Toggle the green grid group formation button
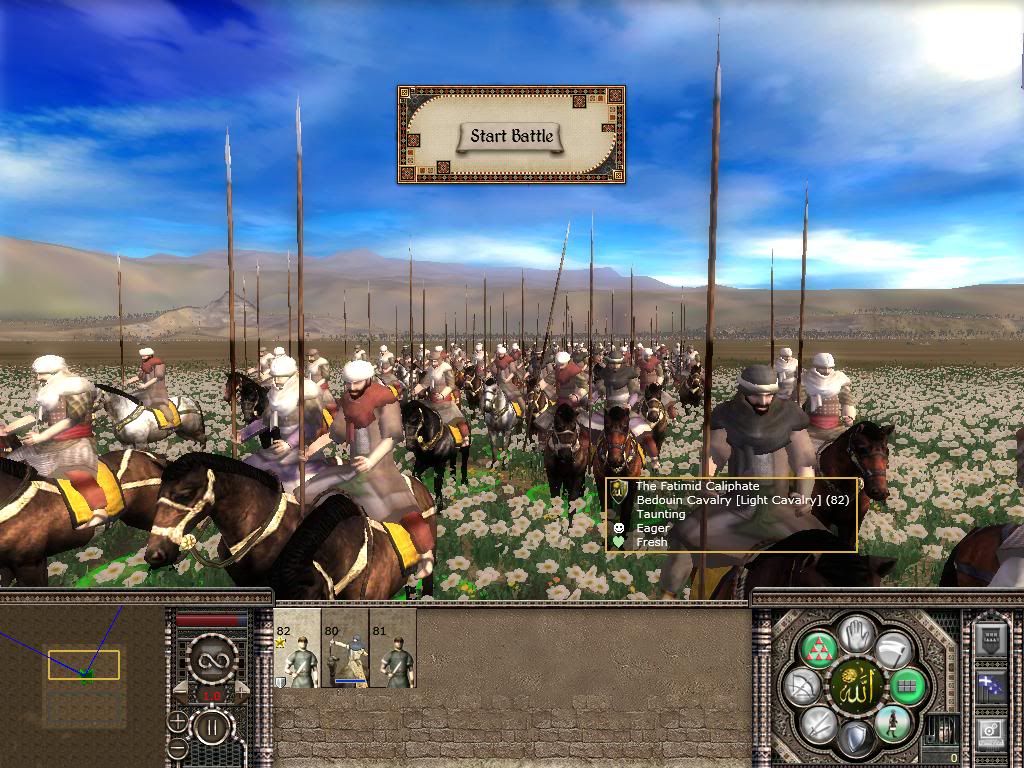 pos(908,687)
